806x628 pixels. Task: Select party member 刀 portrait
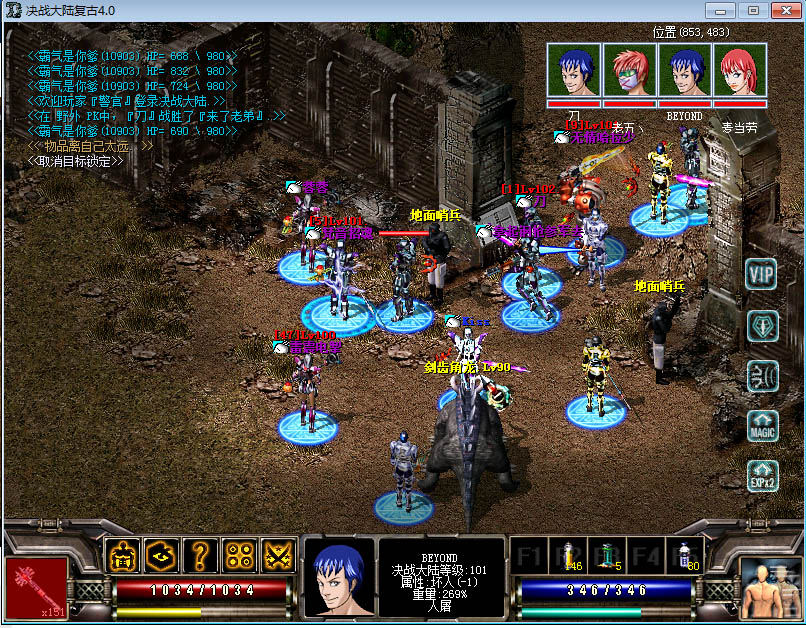click(x=574, y=70)
